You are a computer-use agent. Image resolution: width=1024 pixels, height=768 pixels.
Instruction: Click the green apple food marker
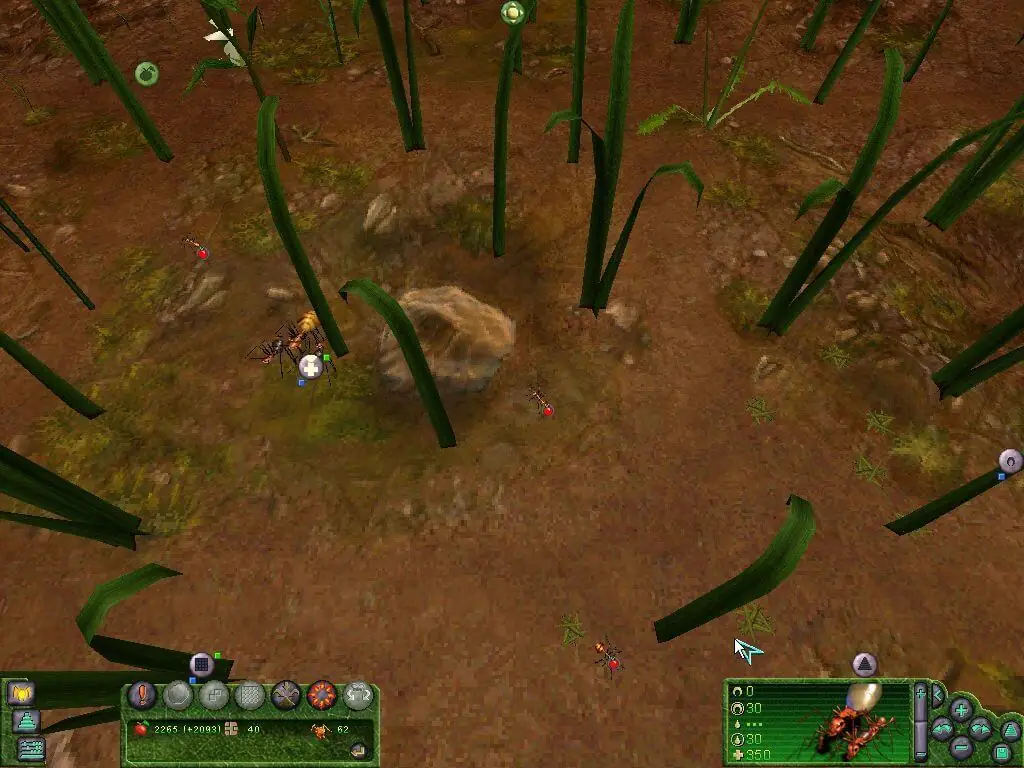[x=147, y=73]
